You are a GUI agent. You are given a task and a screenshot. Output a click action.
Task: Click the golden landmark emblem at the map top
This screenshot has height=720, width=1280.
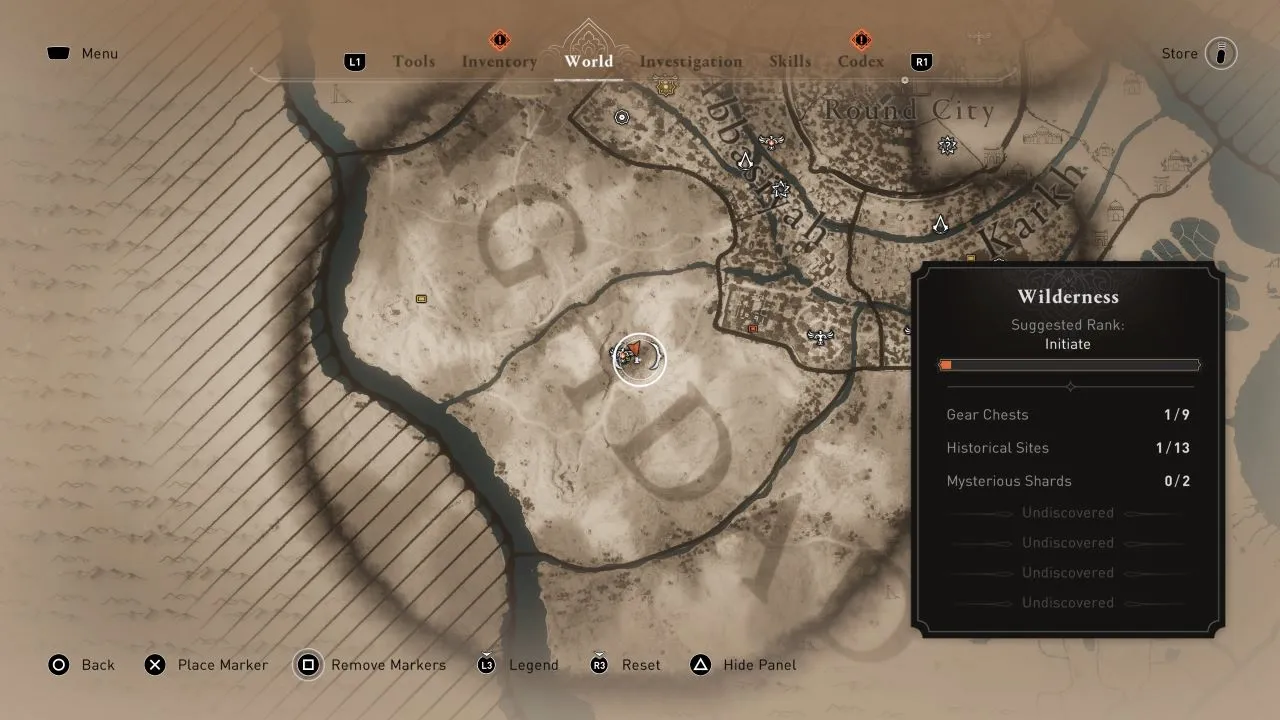665,85
